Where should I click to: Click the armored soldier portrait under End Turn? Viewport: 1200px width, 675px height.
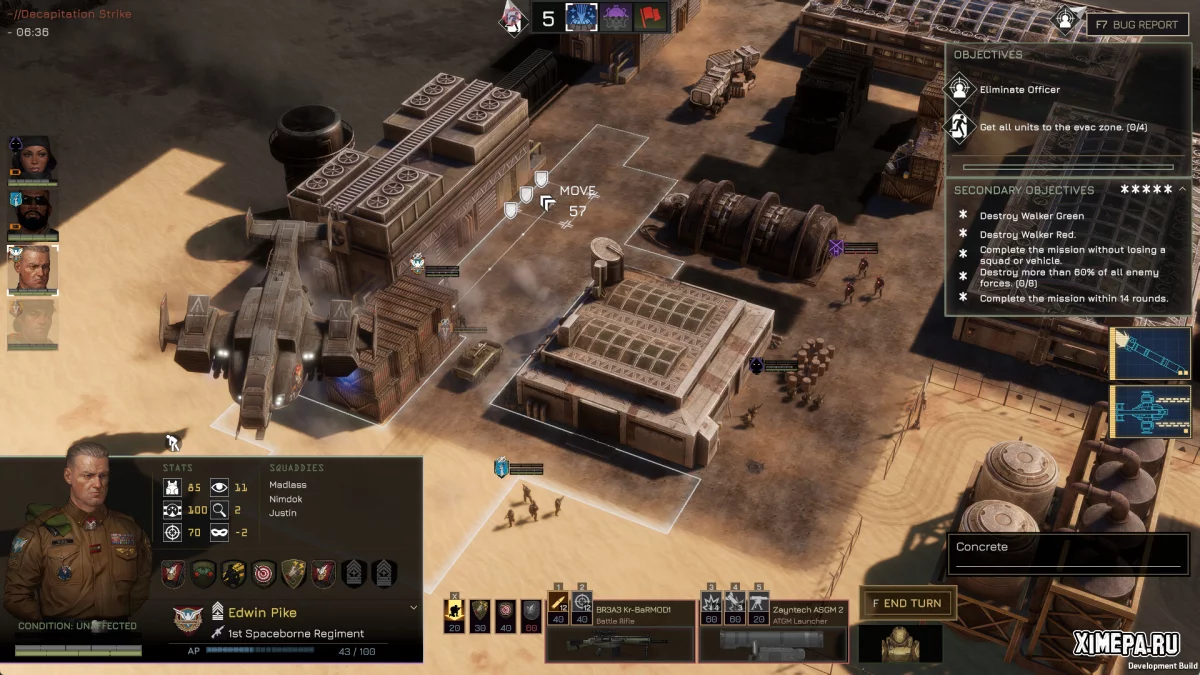pos(900,645)
